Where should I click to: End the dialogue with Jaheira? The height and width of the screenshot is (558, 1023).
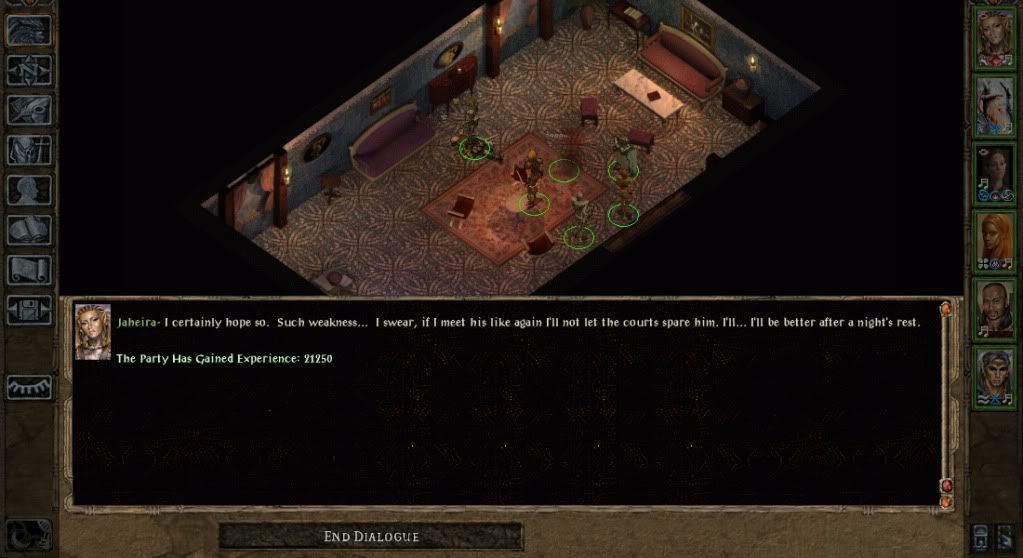pos(371,537)
